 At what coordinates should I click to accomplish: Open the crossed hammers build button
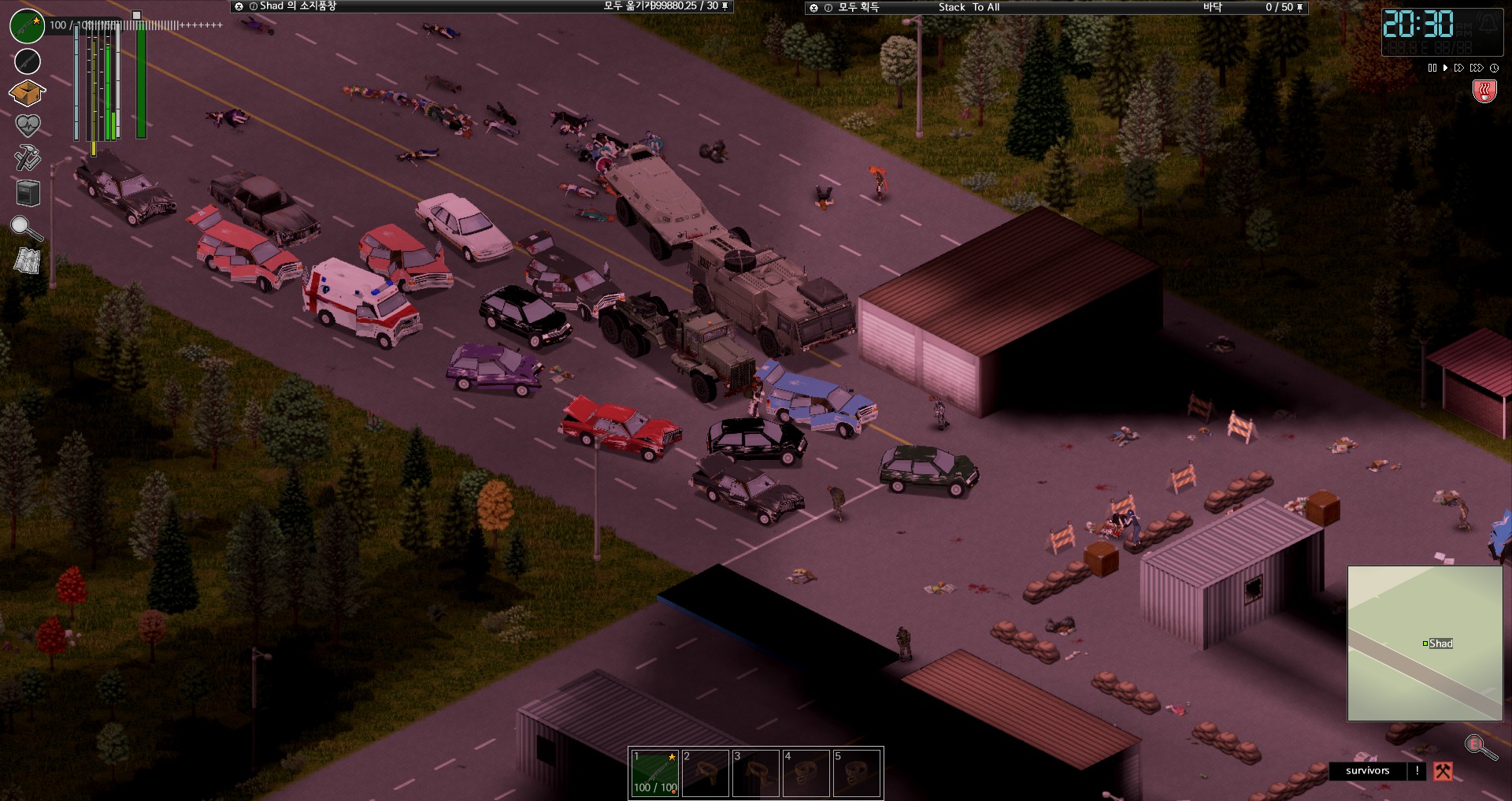1443,771
